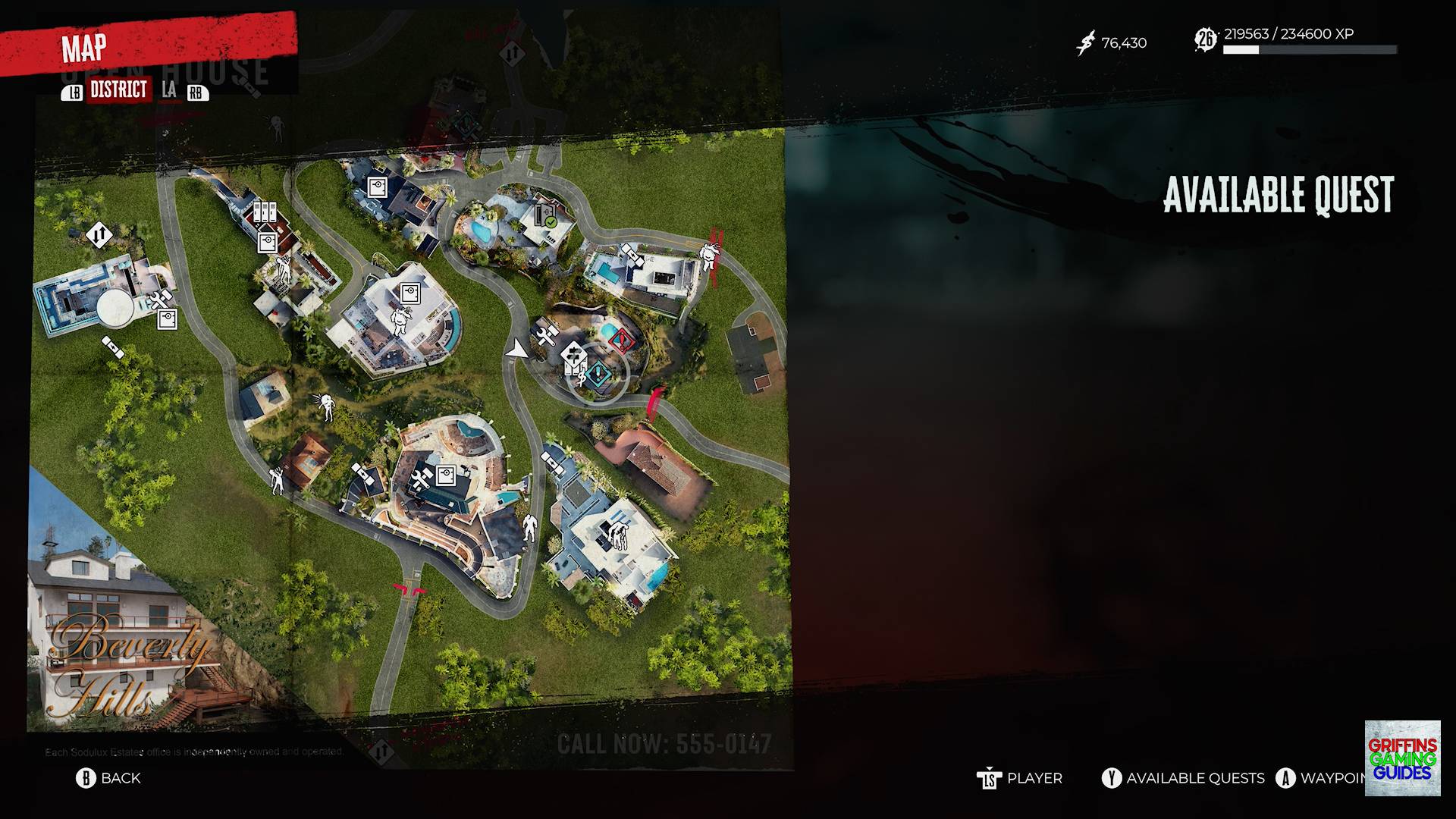Viewport: 1456px width, 819px height.
Task: Switch to the District map tab
Action: point(118,90)
